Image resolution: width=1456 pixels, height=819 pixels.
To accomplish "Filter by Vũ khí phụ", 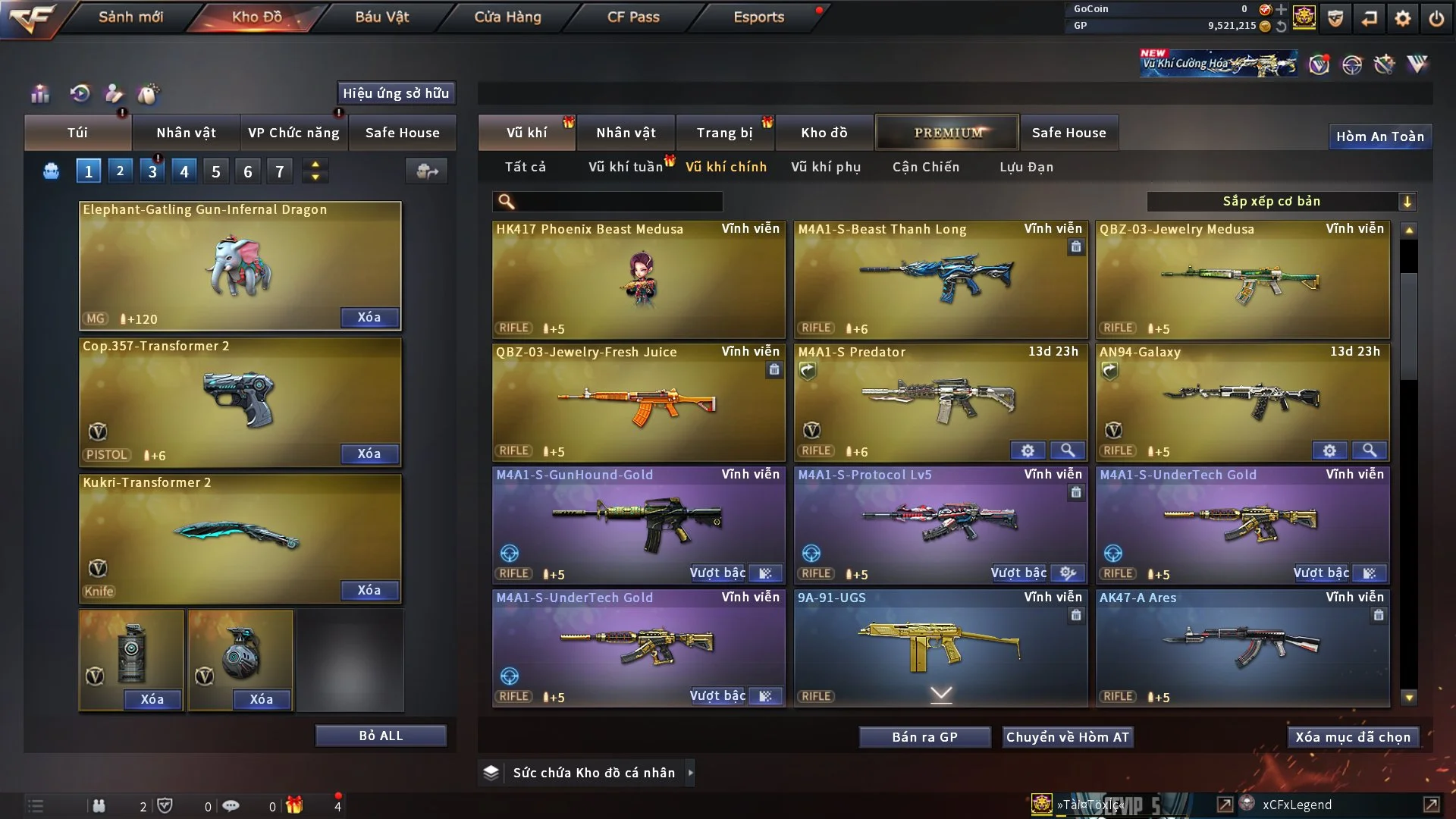I will pos(826,167).
